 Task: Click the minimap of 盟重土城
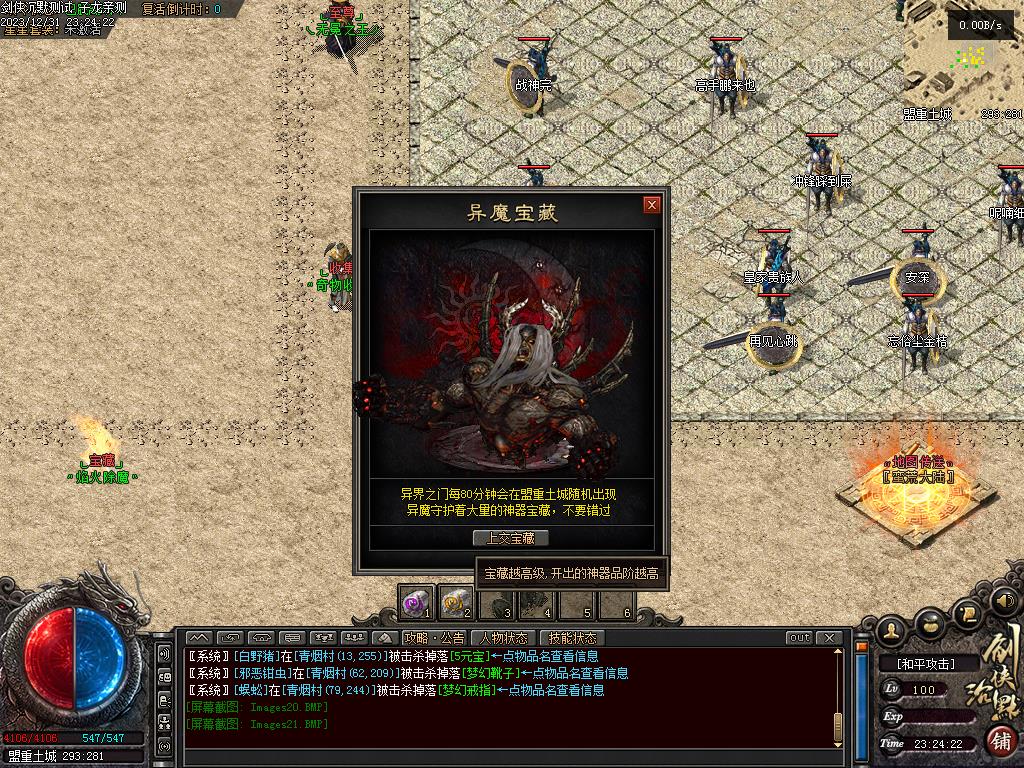(x=963, y=60)
